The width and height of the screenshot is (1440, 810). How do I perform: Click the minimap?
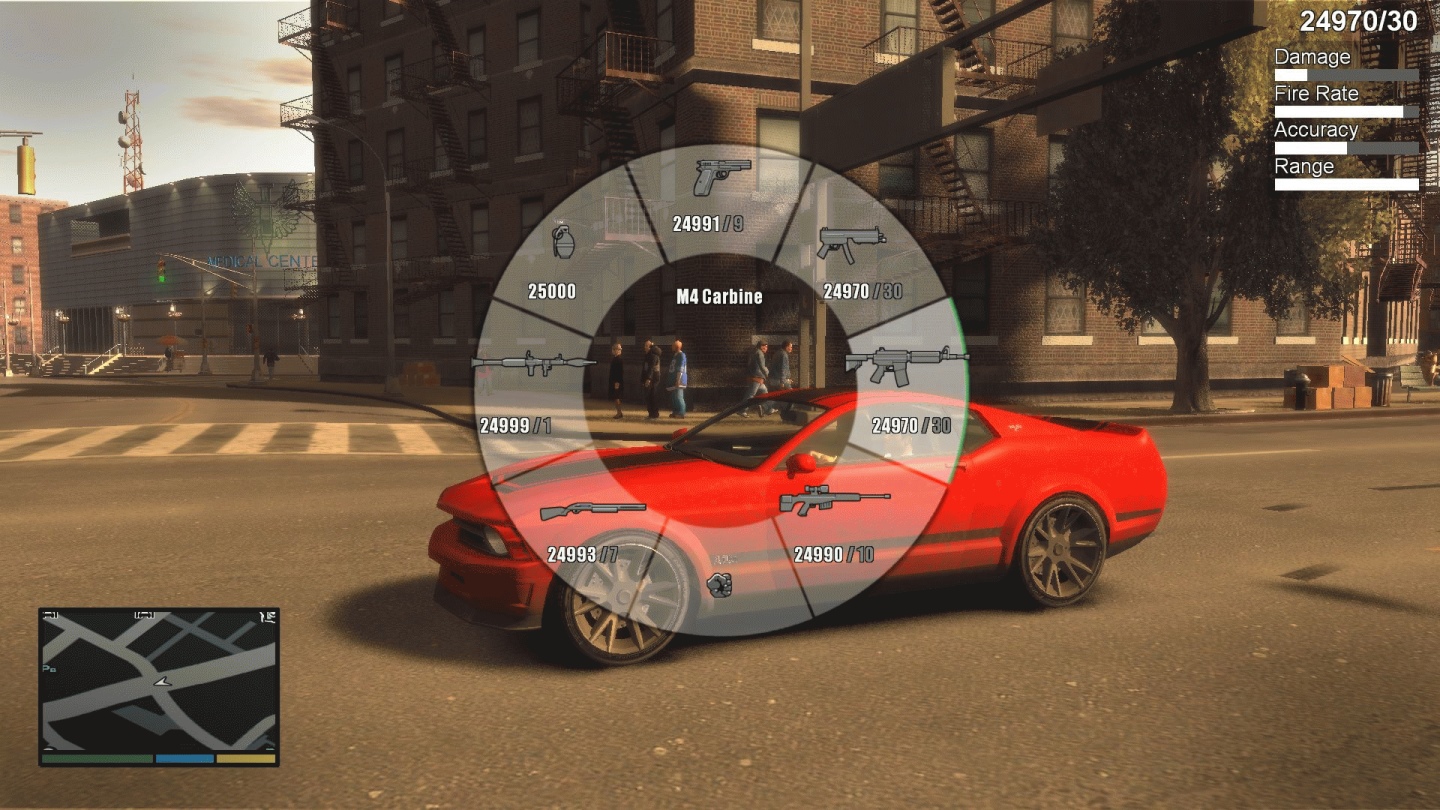[159, 680]
